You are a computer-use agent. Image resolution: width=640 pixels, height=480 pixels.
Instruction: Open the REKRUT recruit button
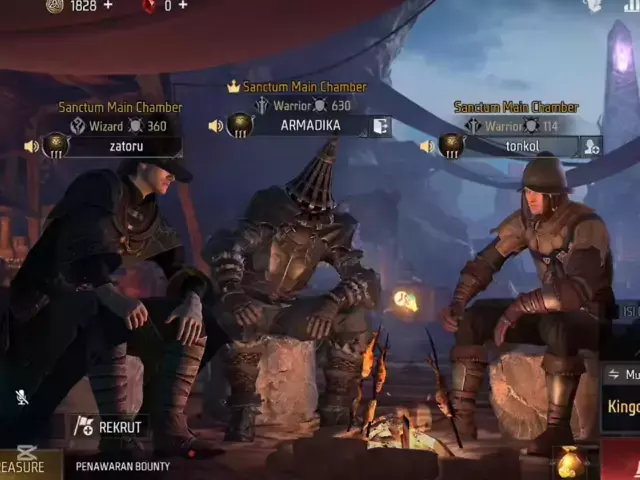tap(109, 427)
